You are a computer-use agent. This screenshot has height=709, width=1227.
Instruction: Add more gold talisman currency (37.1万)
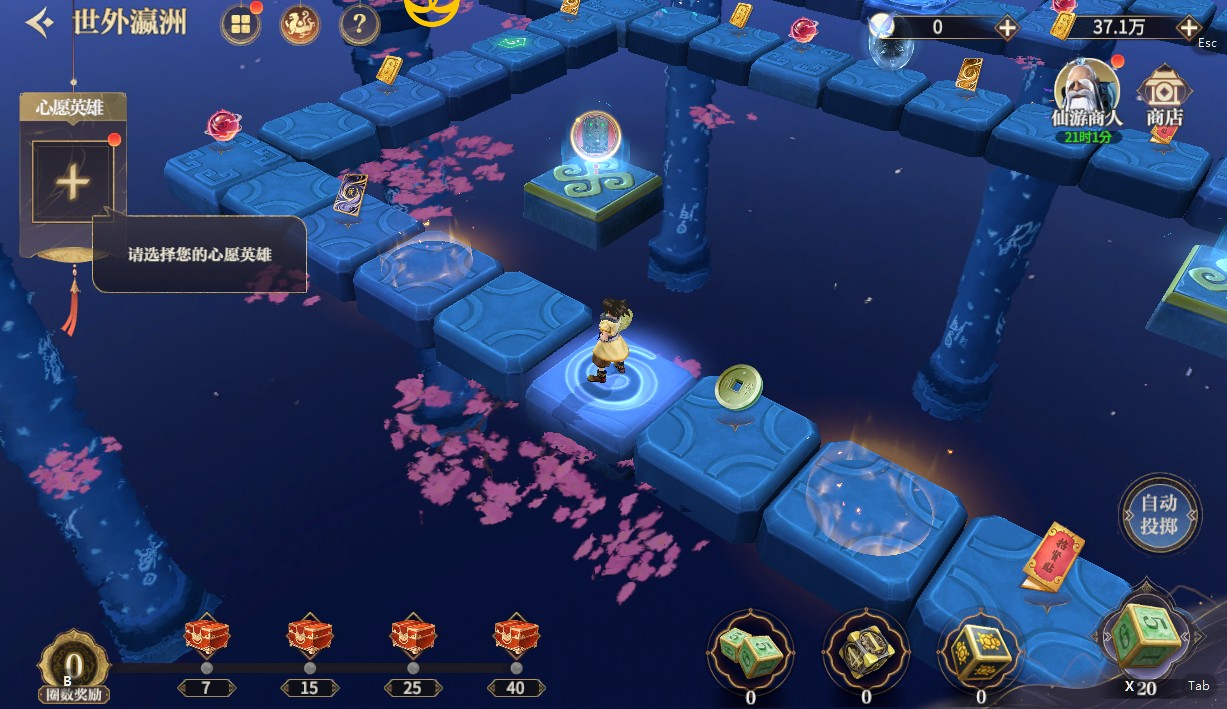(x=1189, y=27)
